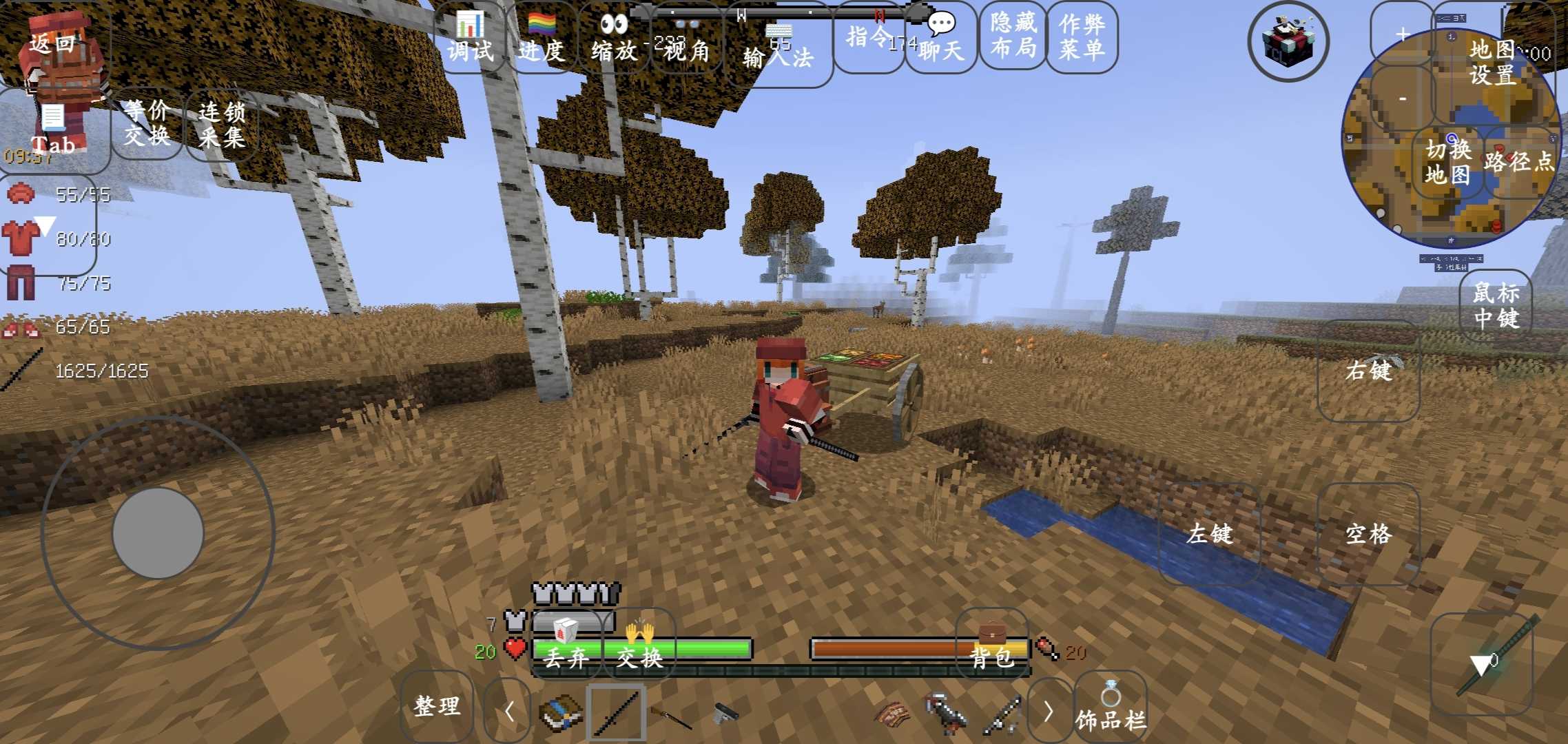Open the 饰品栏 accessory slots
1568x744 pixels.
tap(1111, 708)
